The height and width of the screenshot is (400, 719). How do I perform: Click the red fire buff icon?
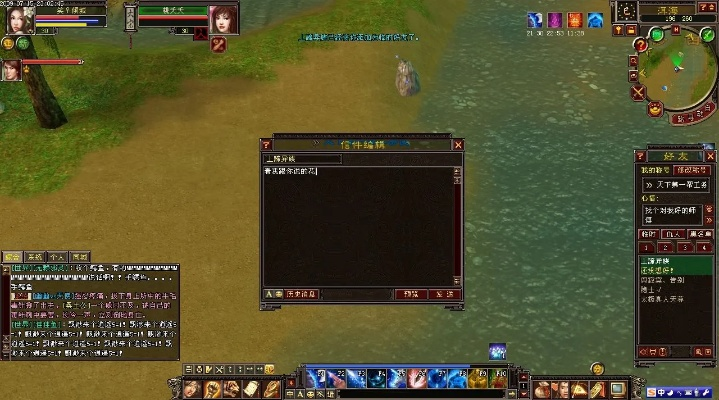click(x=574, y=20)
